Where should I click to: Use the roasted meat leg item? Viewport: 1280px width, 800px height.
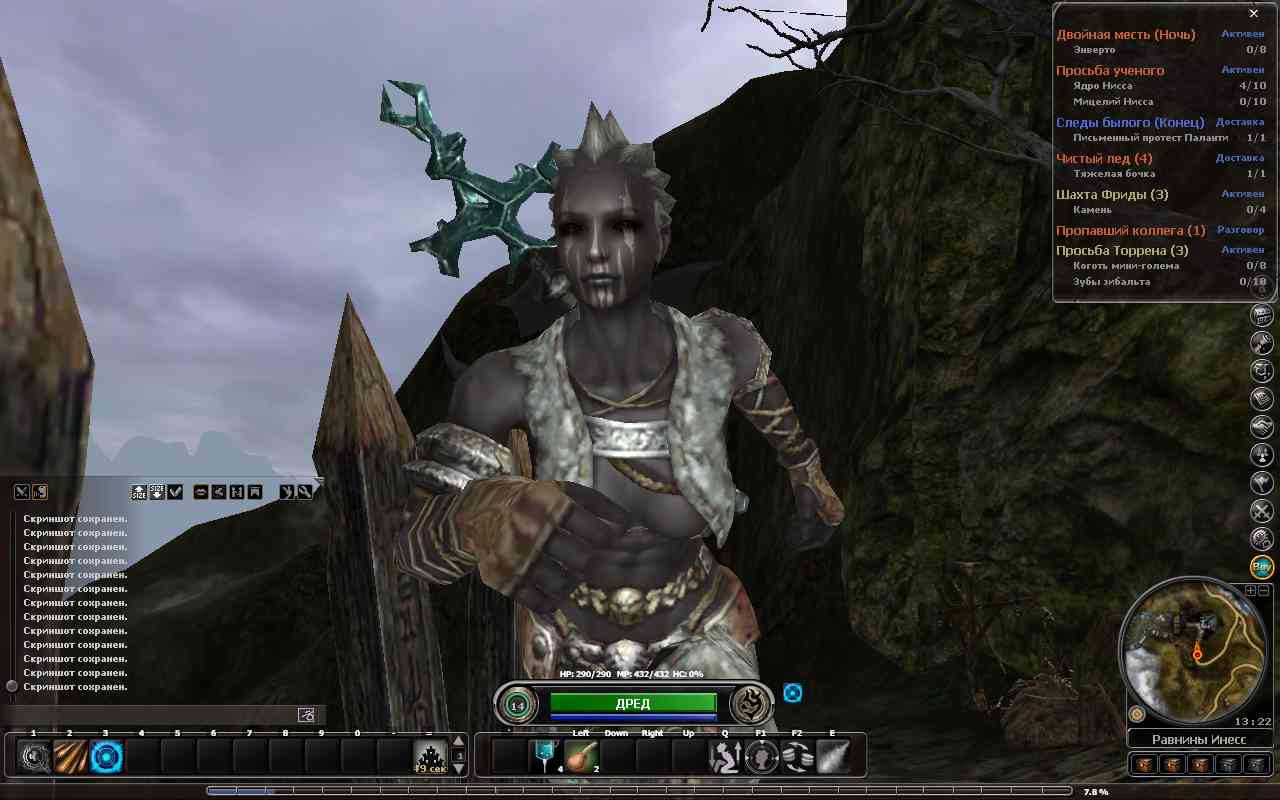(581, 756)
